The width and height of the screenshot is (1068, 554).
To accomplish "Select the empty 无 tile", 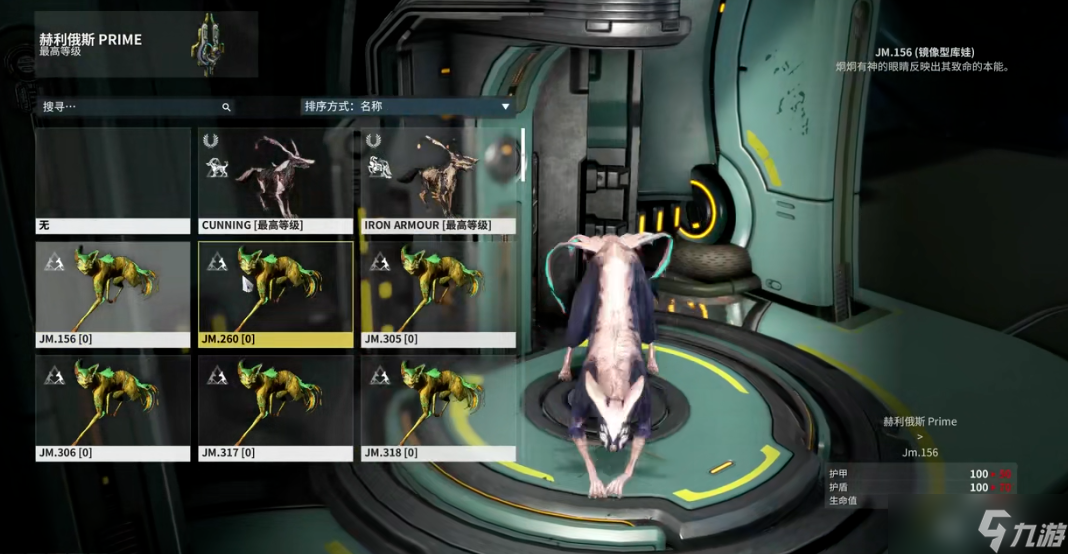I will [113, 180].
